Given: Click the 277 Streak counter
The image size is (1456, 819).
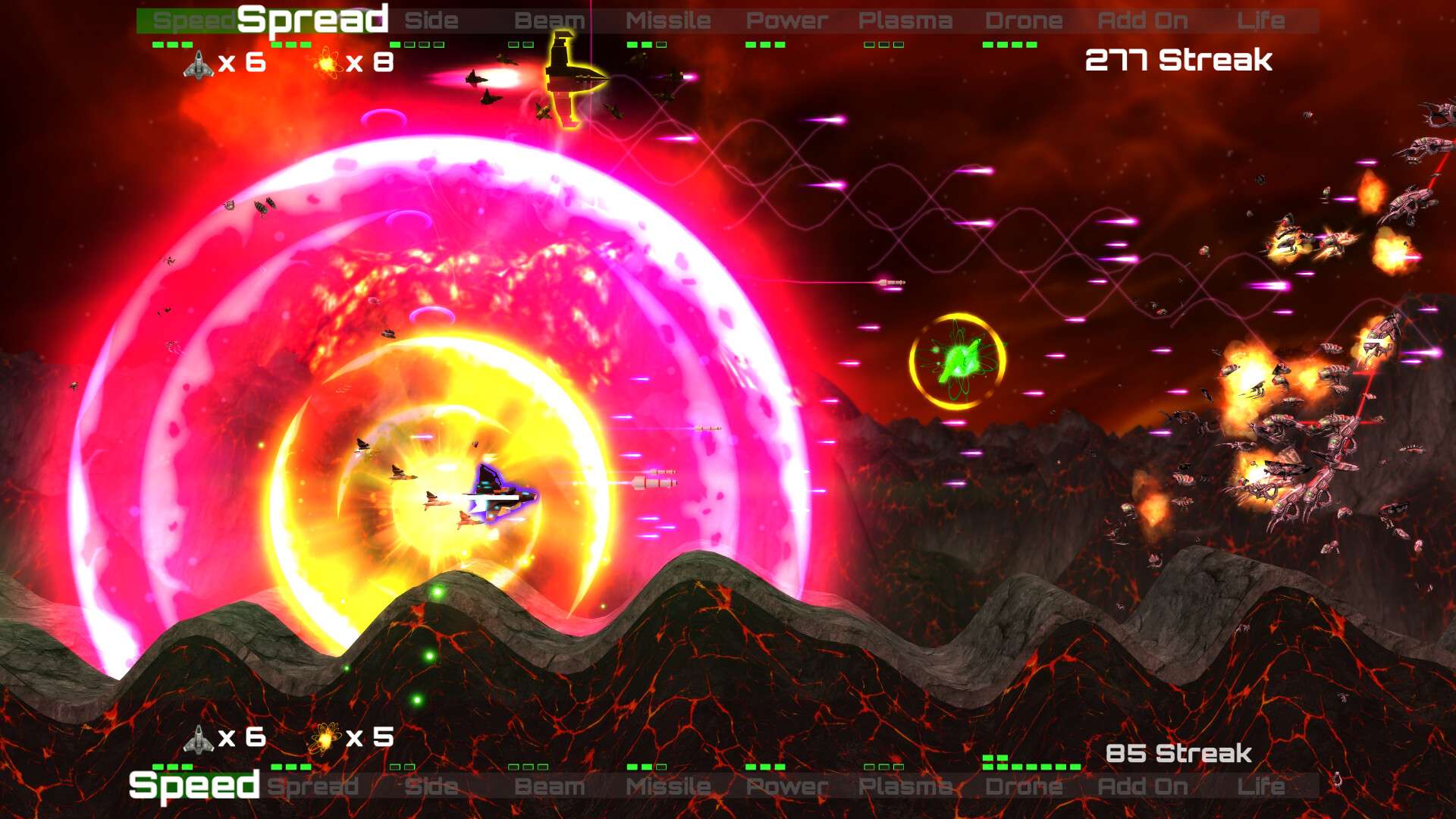Looking at the screenshot, I should [x=1178, y=61].
